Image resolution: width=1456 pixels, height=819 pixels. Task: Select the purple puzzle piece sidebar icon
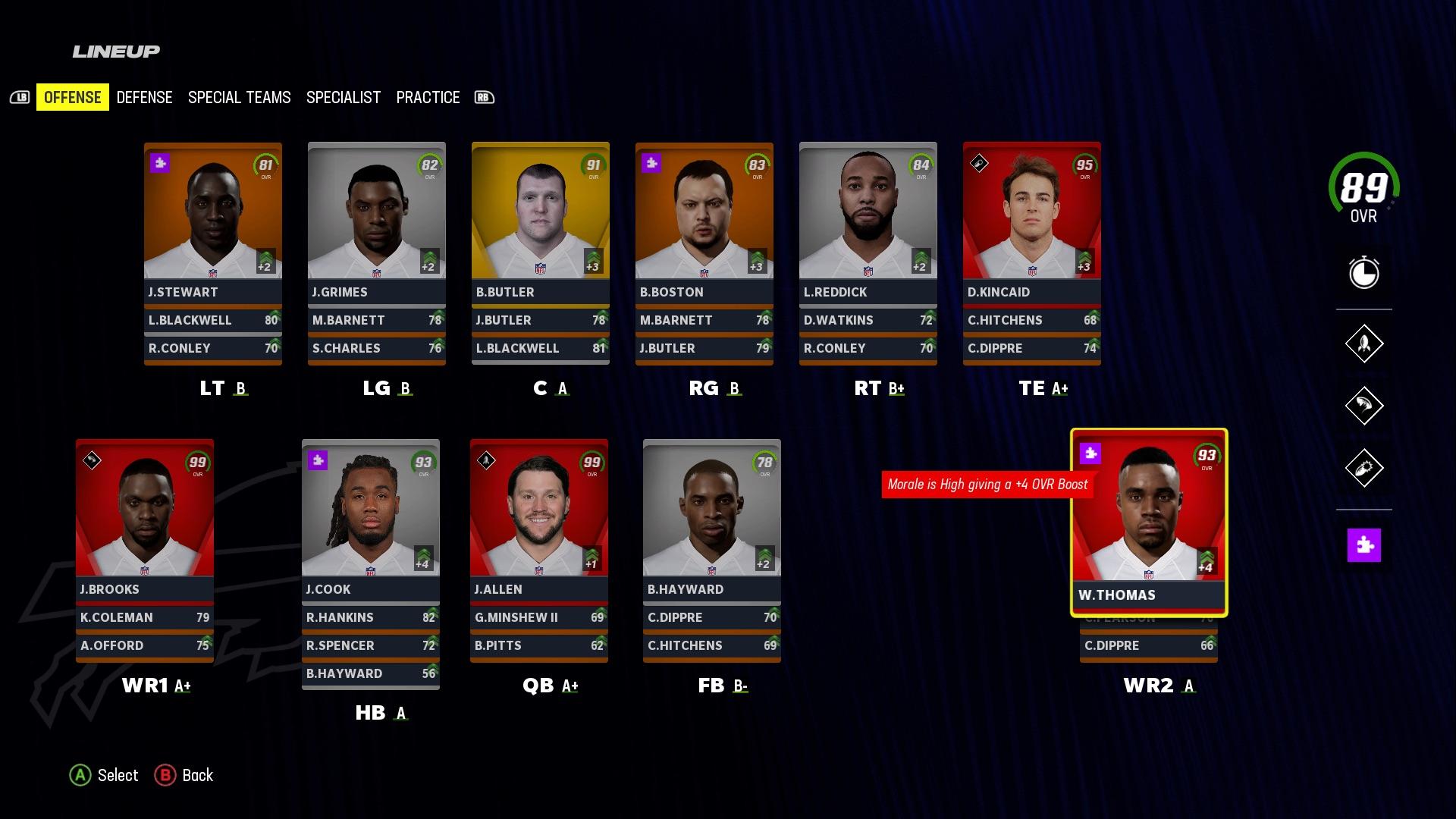(1363, 545)
